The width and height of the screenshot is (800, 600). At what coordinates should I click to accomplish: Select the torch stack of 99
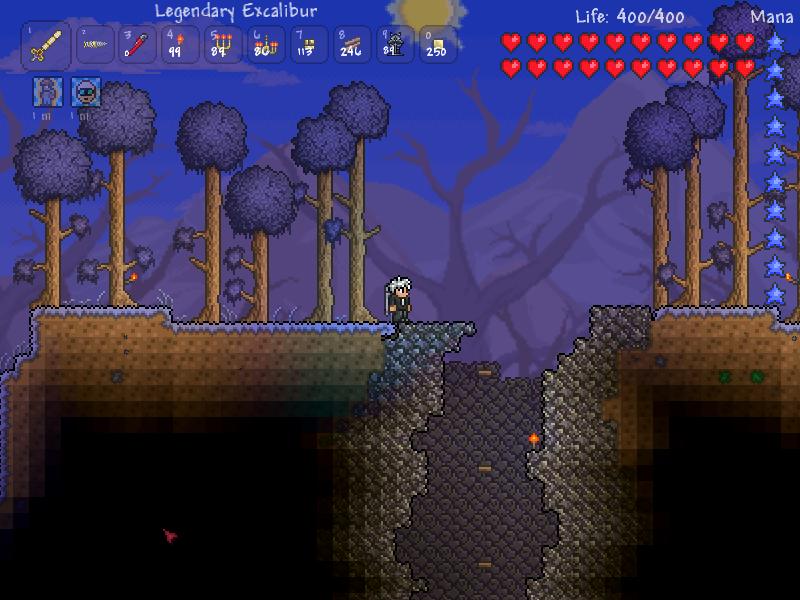177,45
